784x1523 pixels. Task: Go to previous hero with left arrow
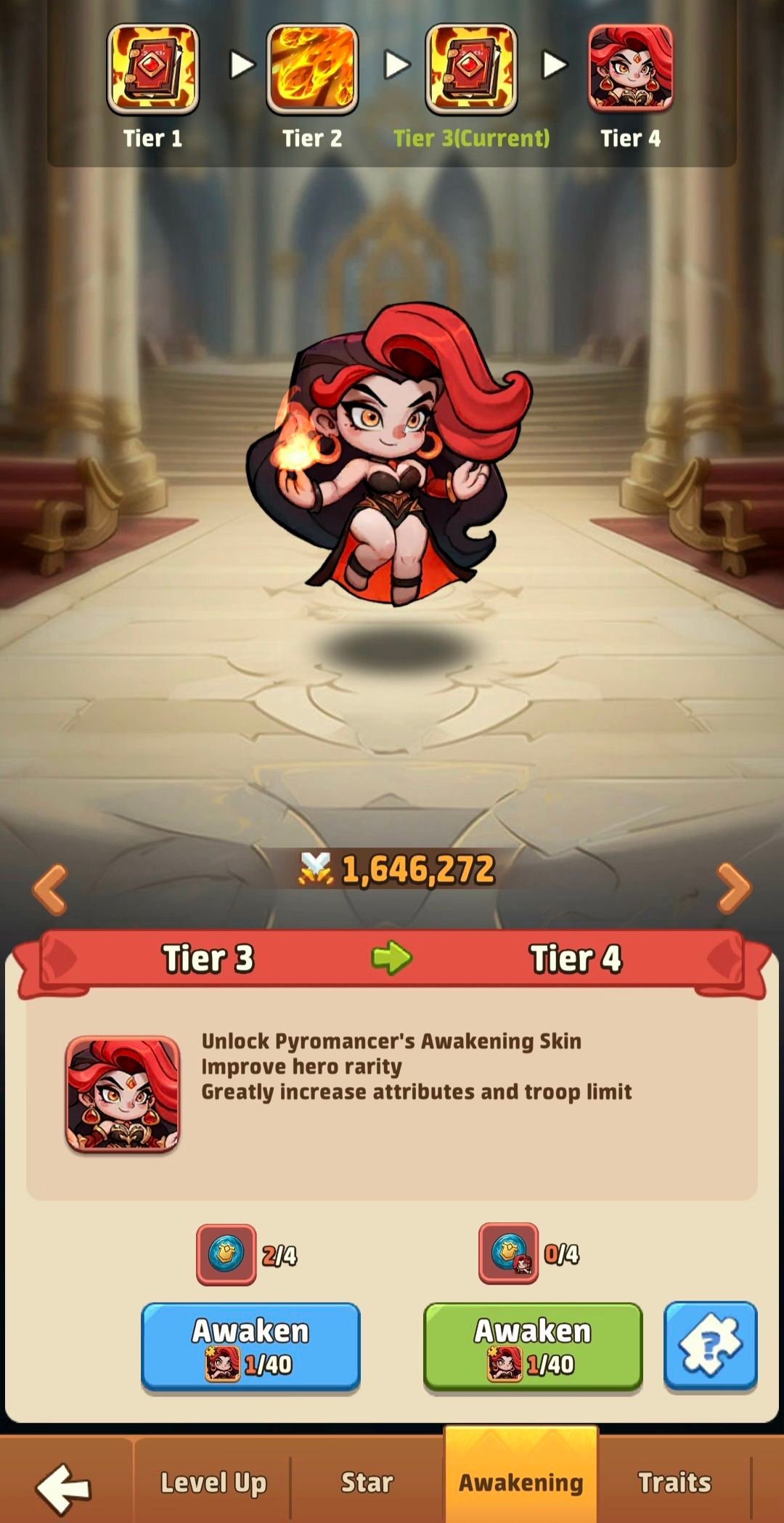click(x=50, y=888)
